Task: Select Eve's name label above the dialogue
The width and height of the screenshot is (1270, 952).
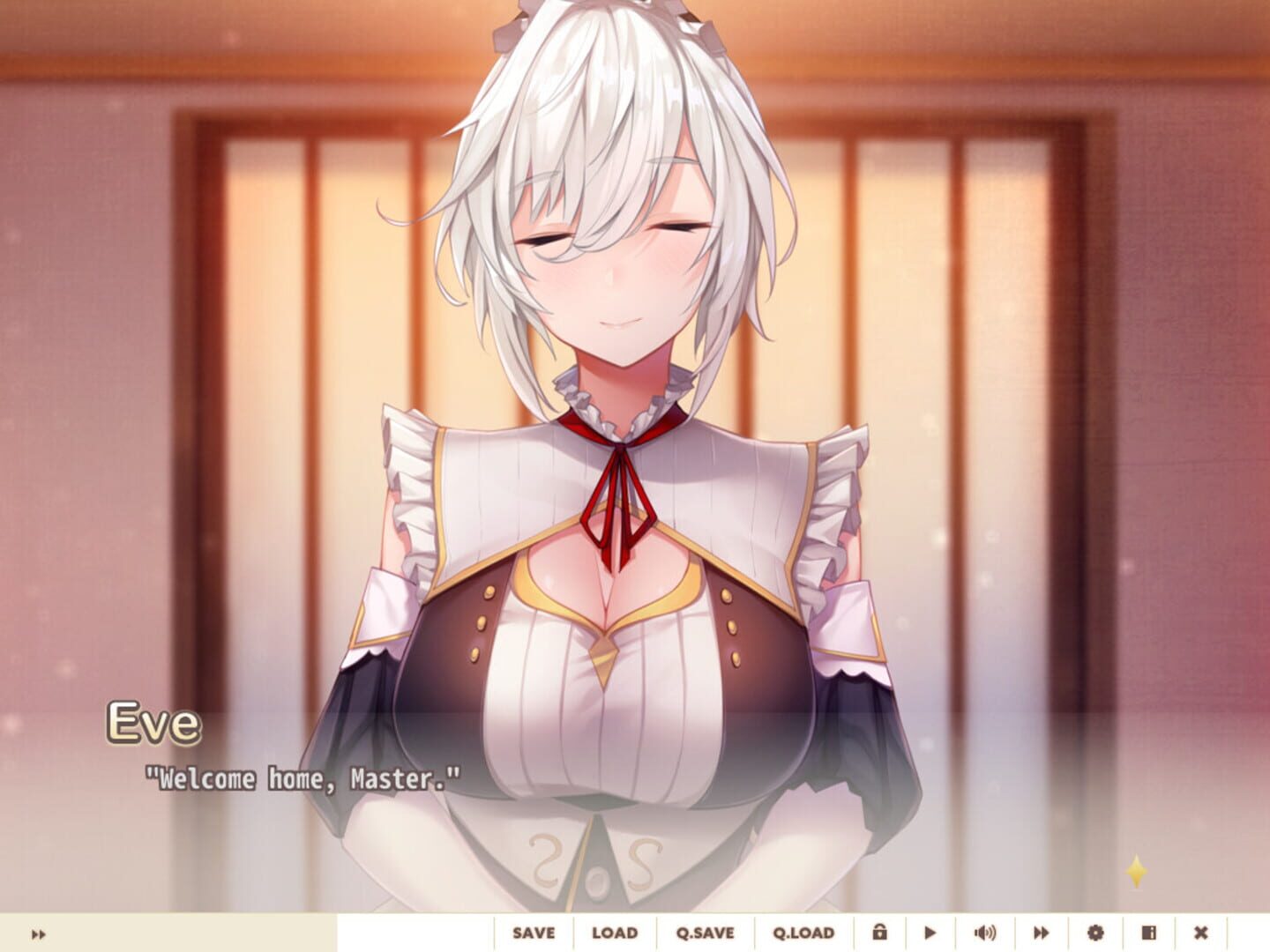Action: [155, 724]
